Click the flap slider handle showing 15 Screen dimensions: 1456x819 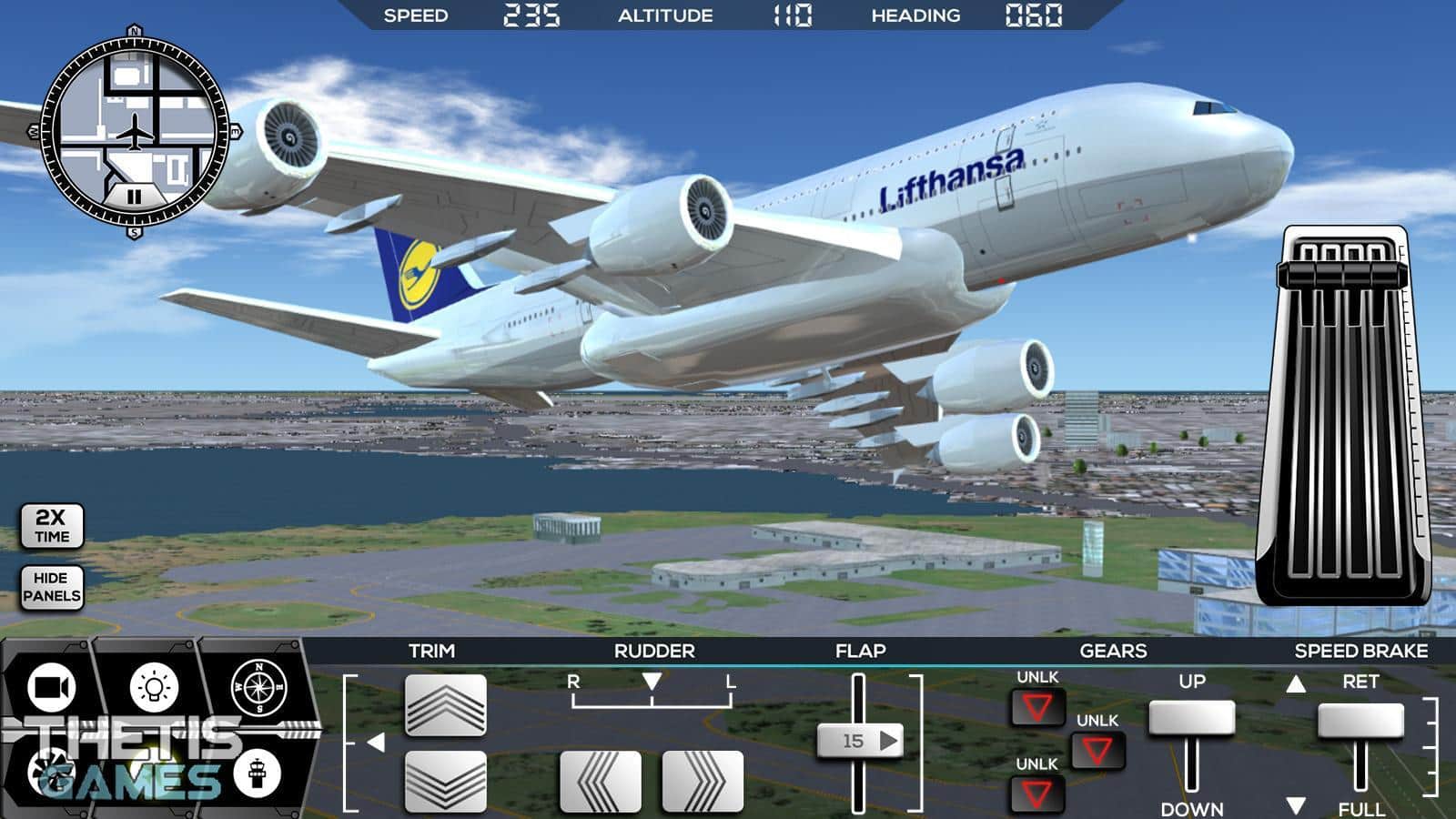[858, 741]
